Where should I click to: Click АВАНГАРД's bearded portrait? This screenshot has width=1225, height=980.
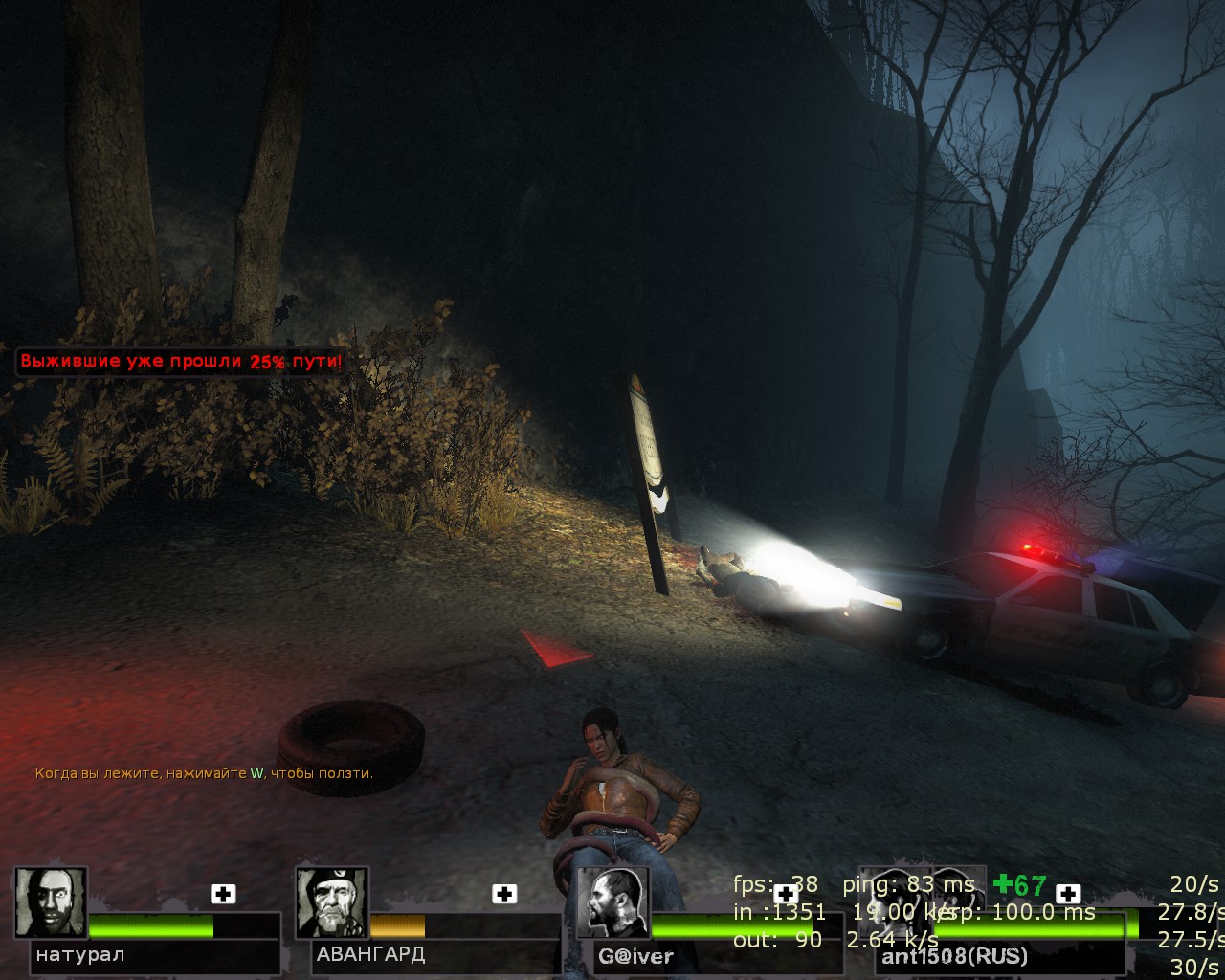(x=331, y=902)
